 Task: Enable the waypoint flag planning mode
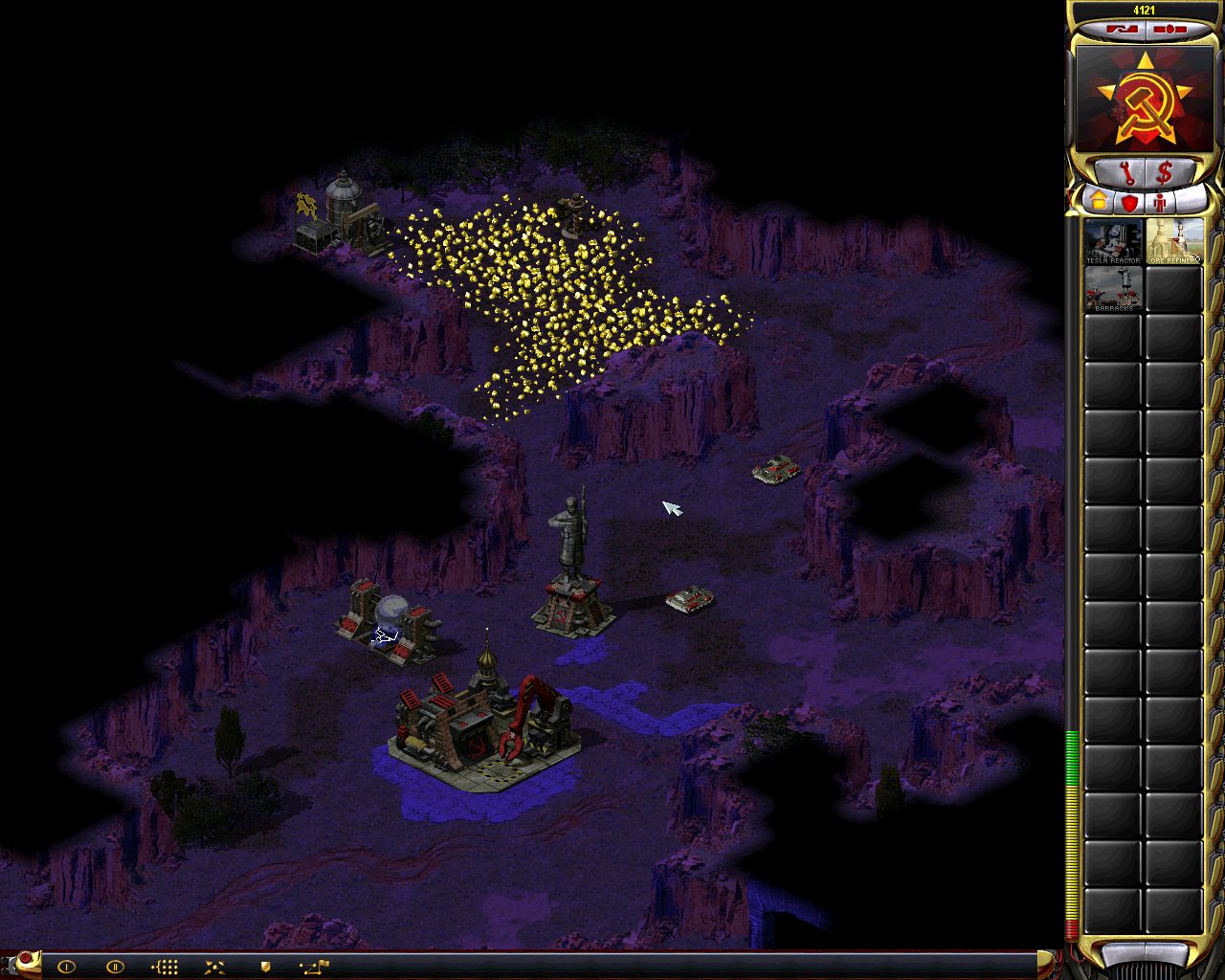pyautogui.click(x=314, y=967)
